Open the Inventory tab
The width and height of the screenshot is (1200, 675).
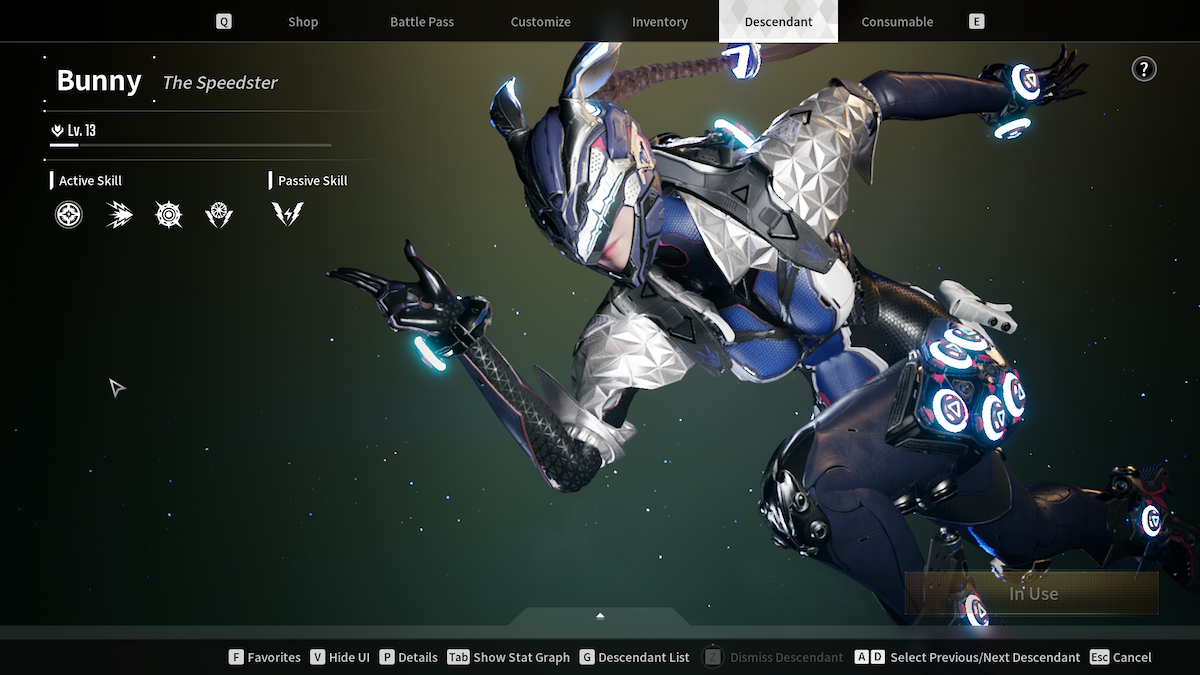click(x=660, y=22)
